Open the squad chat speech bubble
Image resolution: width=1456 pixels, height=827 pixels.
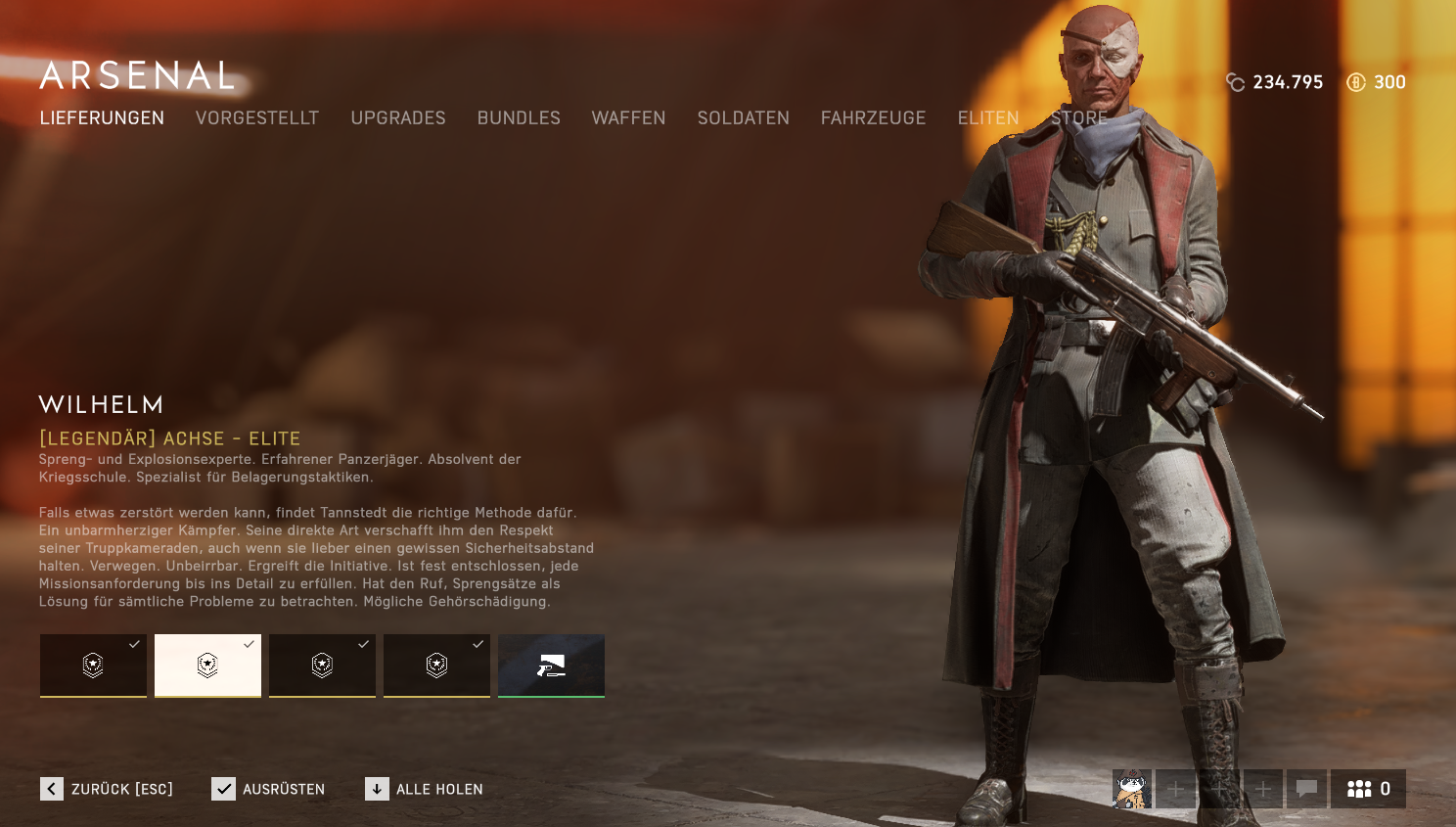pyautogui.click(x=1306, y=789)
